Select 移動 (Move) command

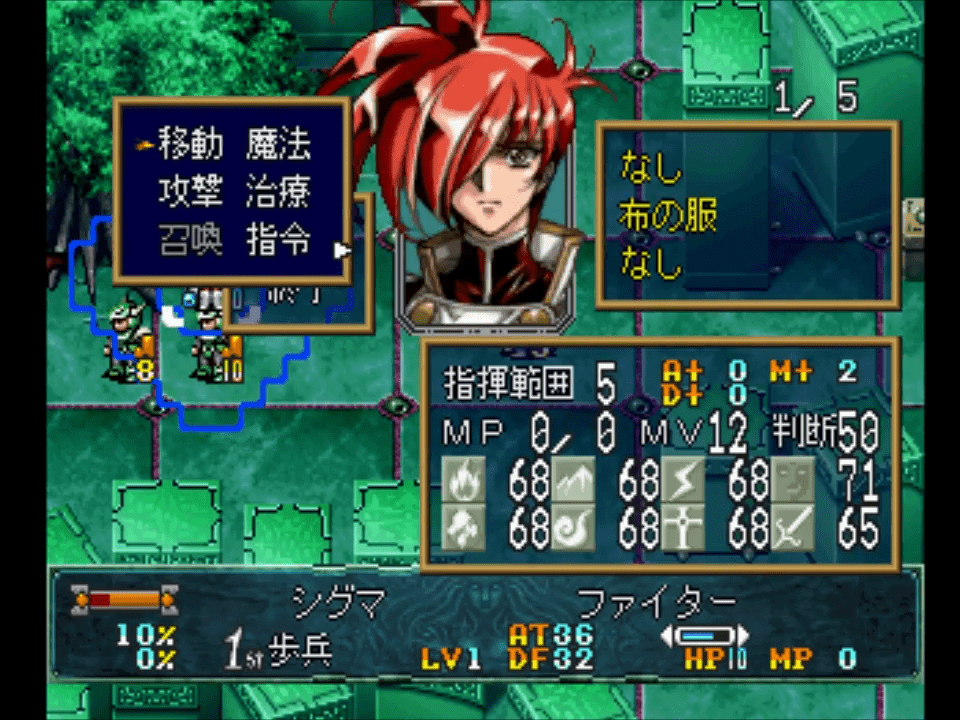pyautogui.click(x=190, y=146)
